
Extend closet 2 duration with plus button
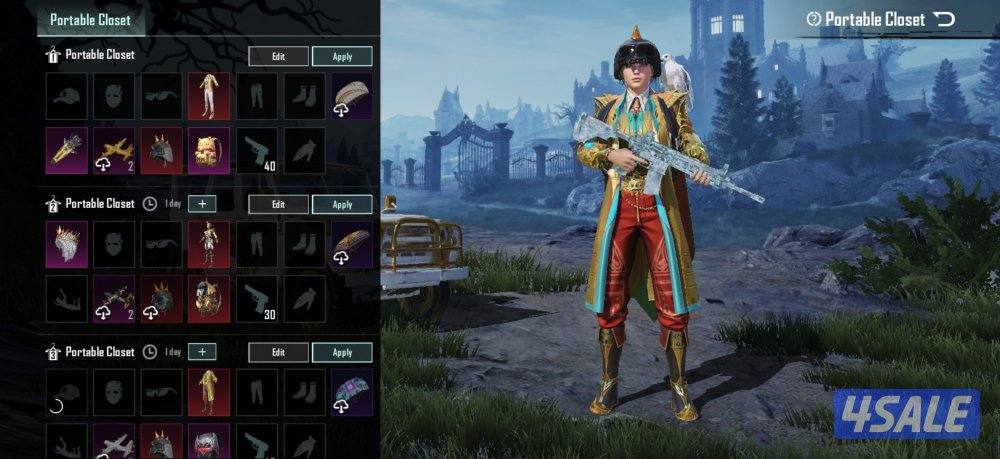pos(202,204)
